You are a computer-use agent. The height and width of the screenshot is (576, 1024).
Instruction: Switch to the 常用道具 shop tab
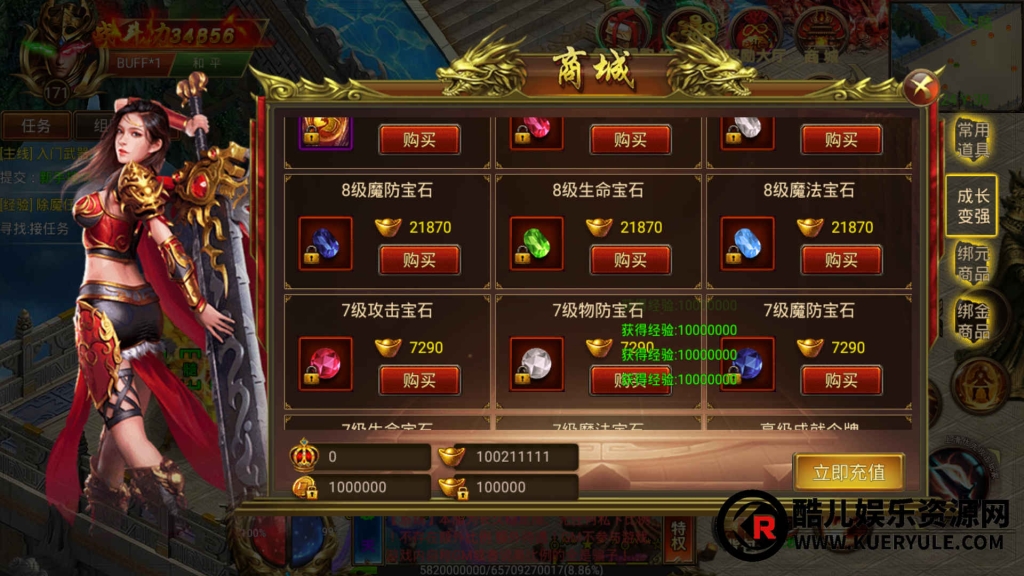point(972,141)
